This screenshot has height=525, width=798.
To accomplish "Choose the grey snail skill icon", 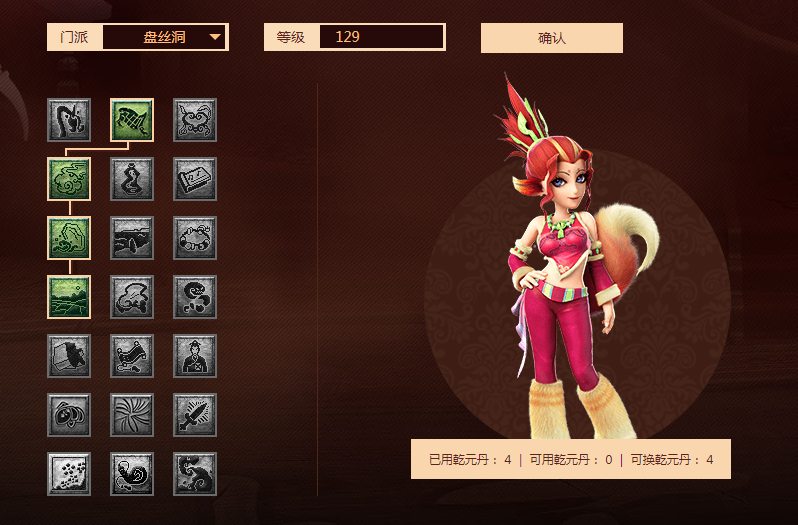I will pyautogui.click(x=132, y=474).
